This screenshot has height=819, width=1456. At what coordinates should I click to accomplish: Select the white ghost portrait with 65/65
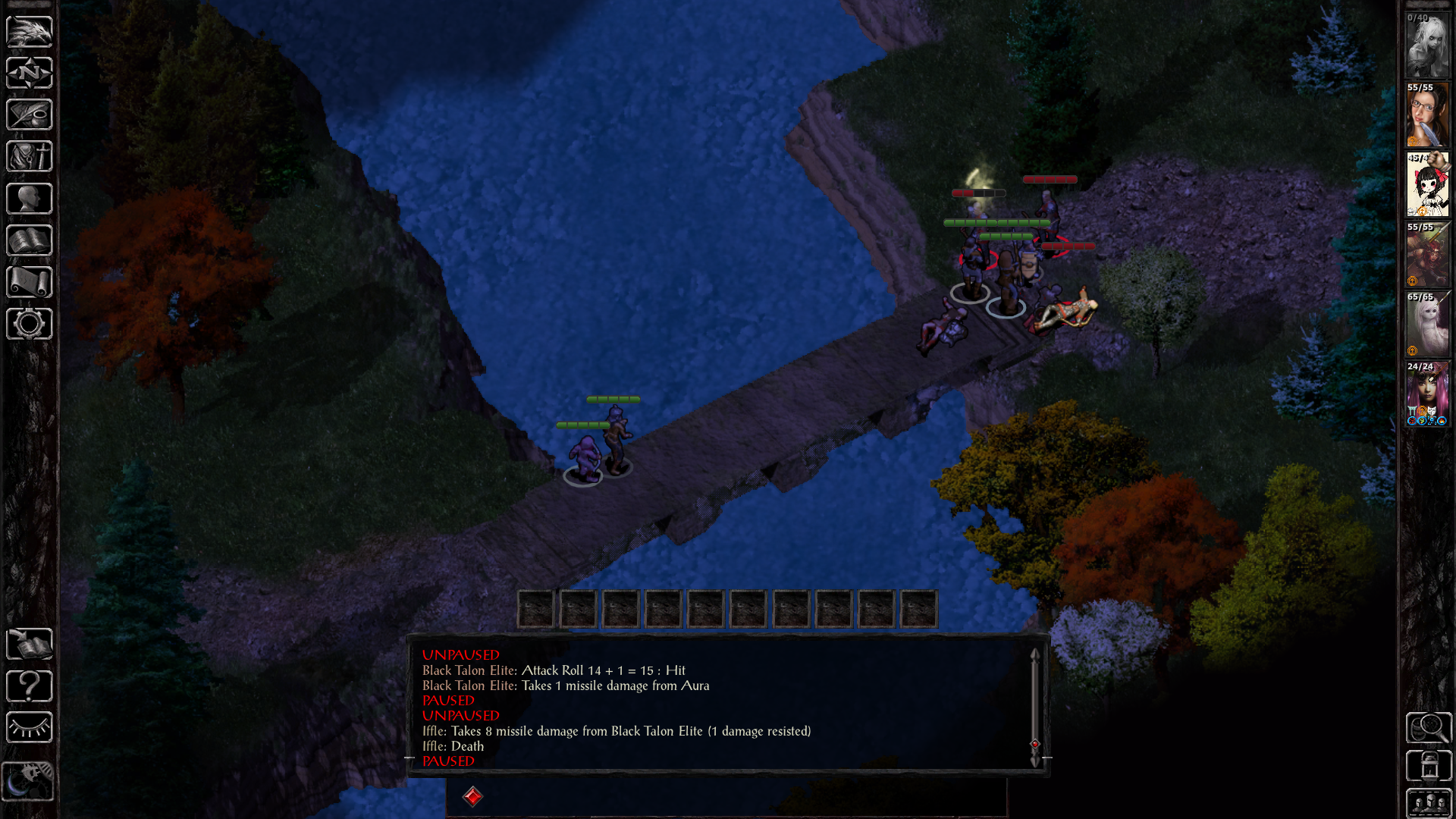(1427, 325)
